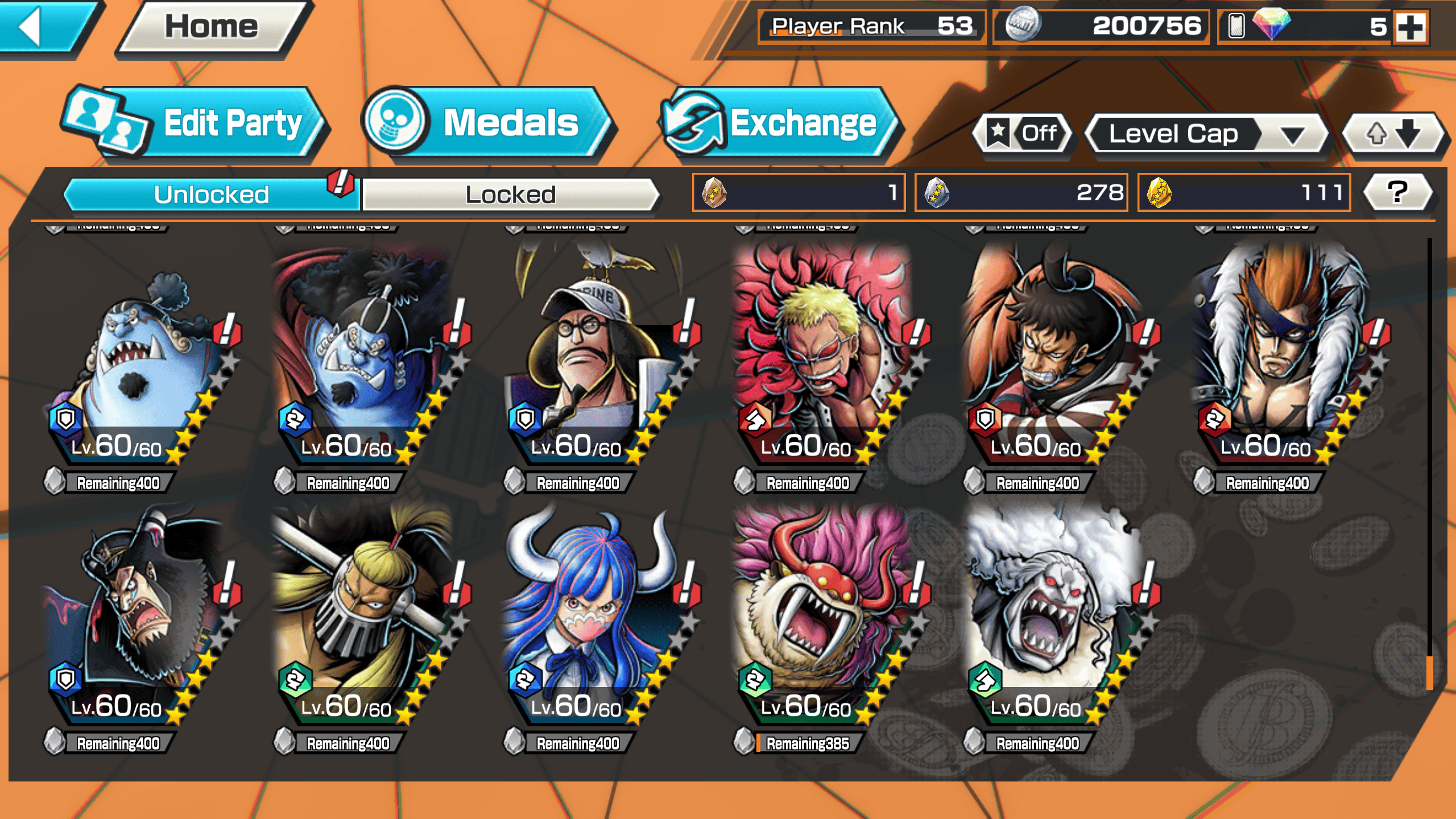Open the Level Cap sort dropdown

click(1206, 134)
